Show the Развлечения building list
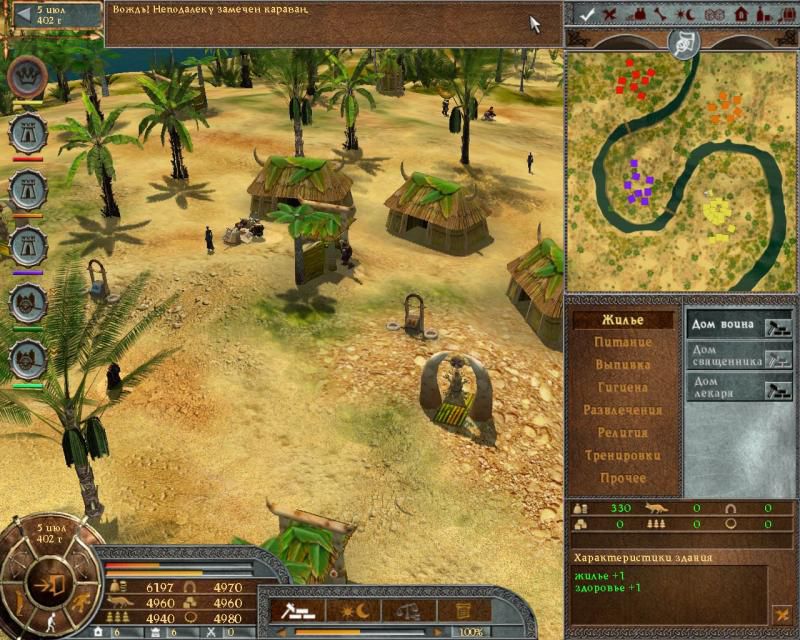Image resolution: width=800 pixels, height=640 pixels. pyautogui.click(x=622, y=410)
